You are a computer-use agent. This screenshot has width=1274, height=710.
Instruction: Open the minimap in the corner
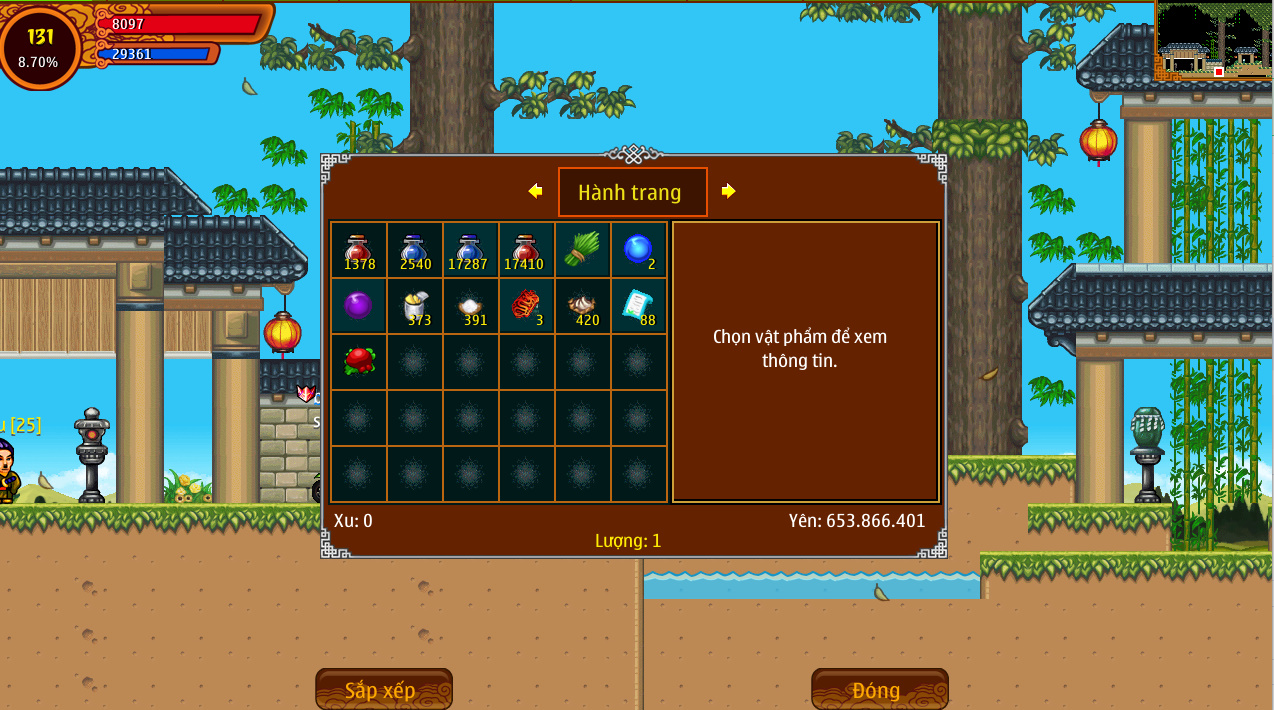[x=1213, y=42]
